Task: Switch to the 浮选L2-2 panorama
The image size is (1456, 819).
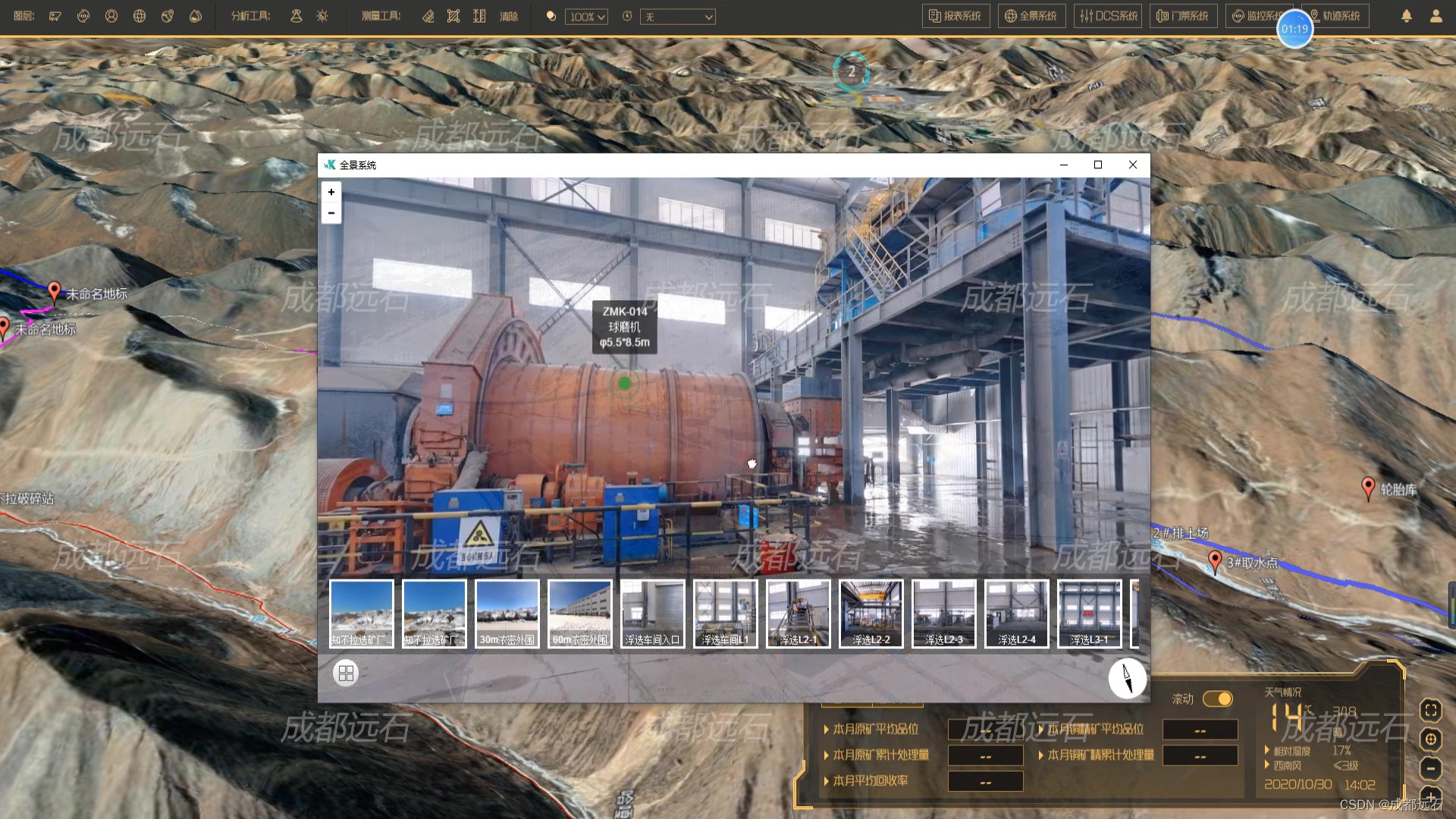Action: tap(871, 613)
